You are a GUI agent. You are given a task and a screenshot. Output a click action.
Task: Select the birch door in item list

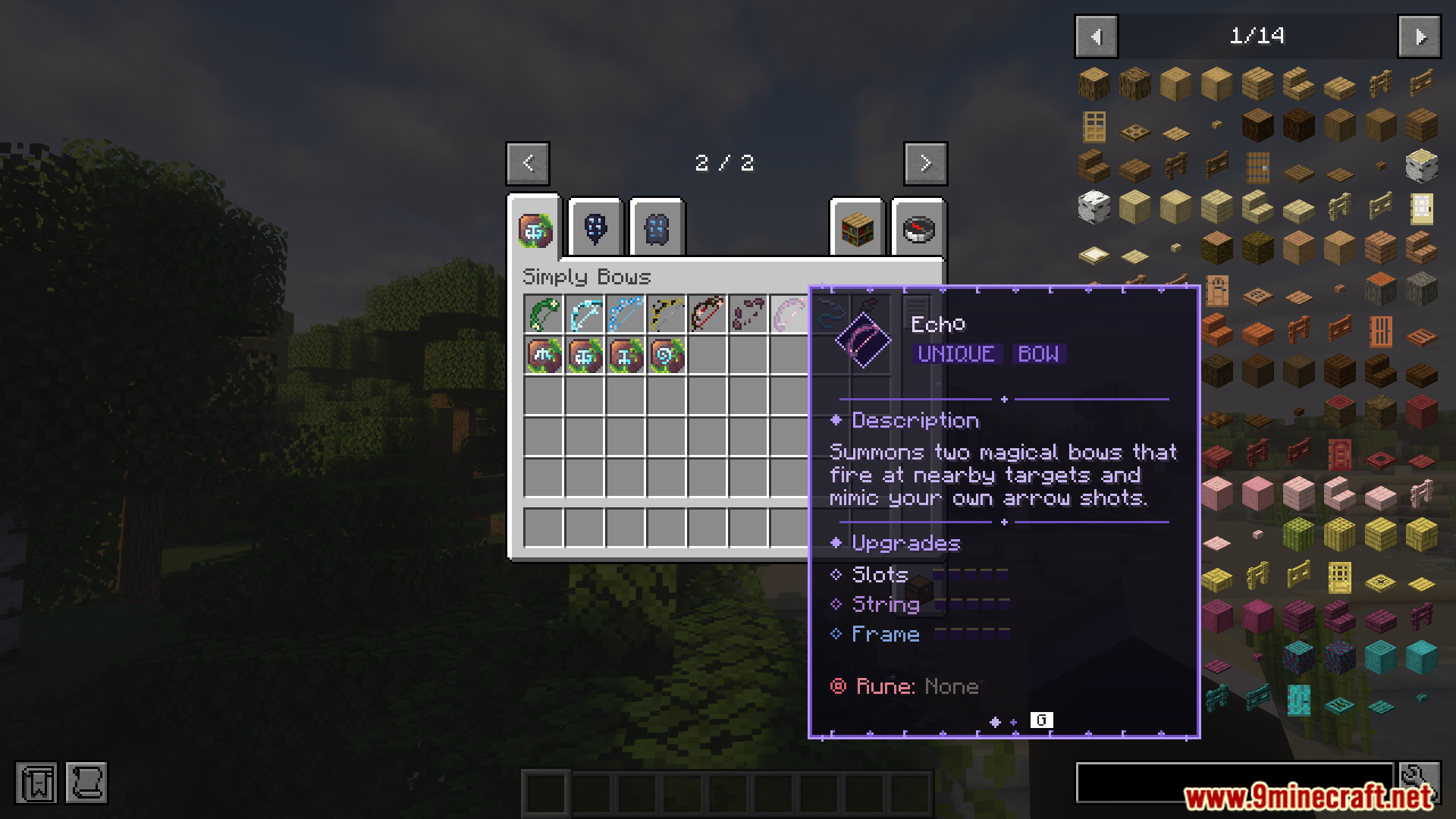1421,208
